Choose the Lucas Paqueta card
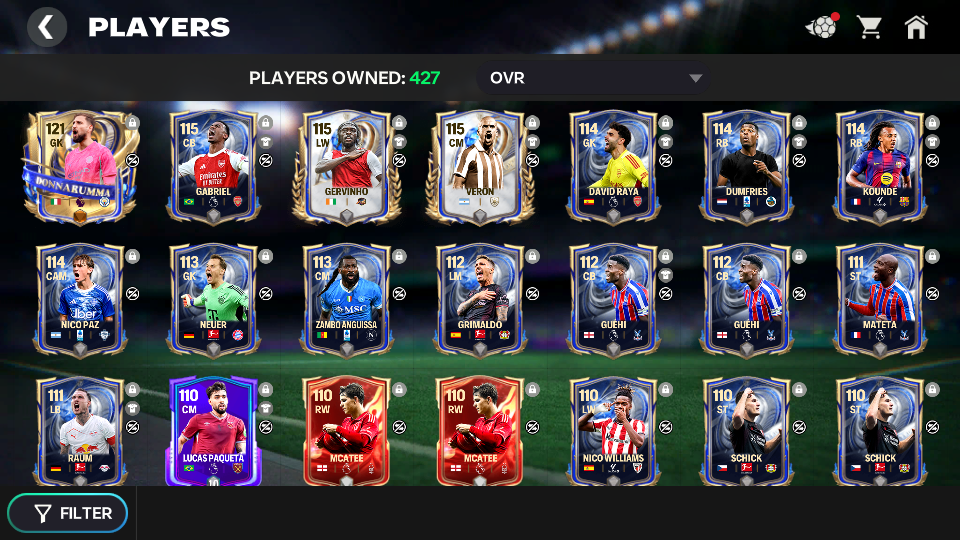 coord(213,431)
